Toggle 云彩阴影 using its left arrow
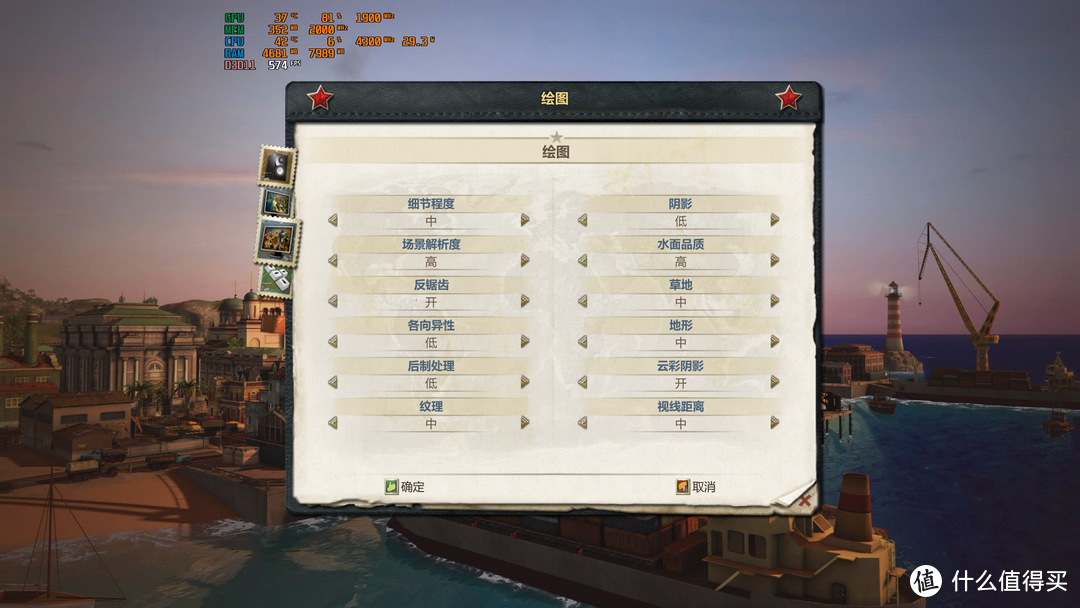The width and height of the screenshot is (1080, 608). point(583,382)
